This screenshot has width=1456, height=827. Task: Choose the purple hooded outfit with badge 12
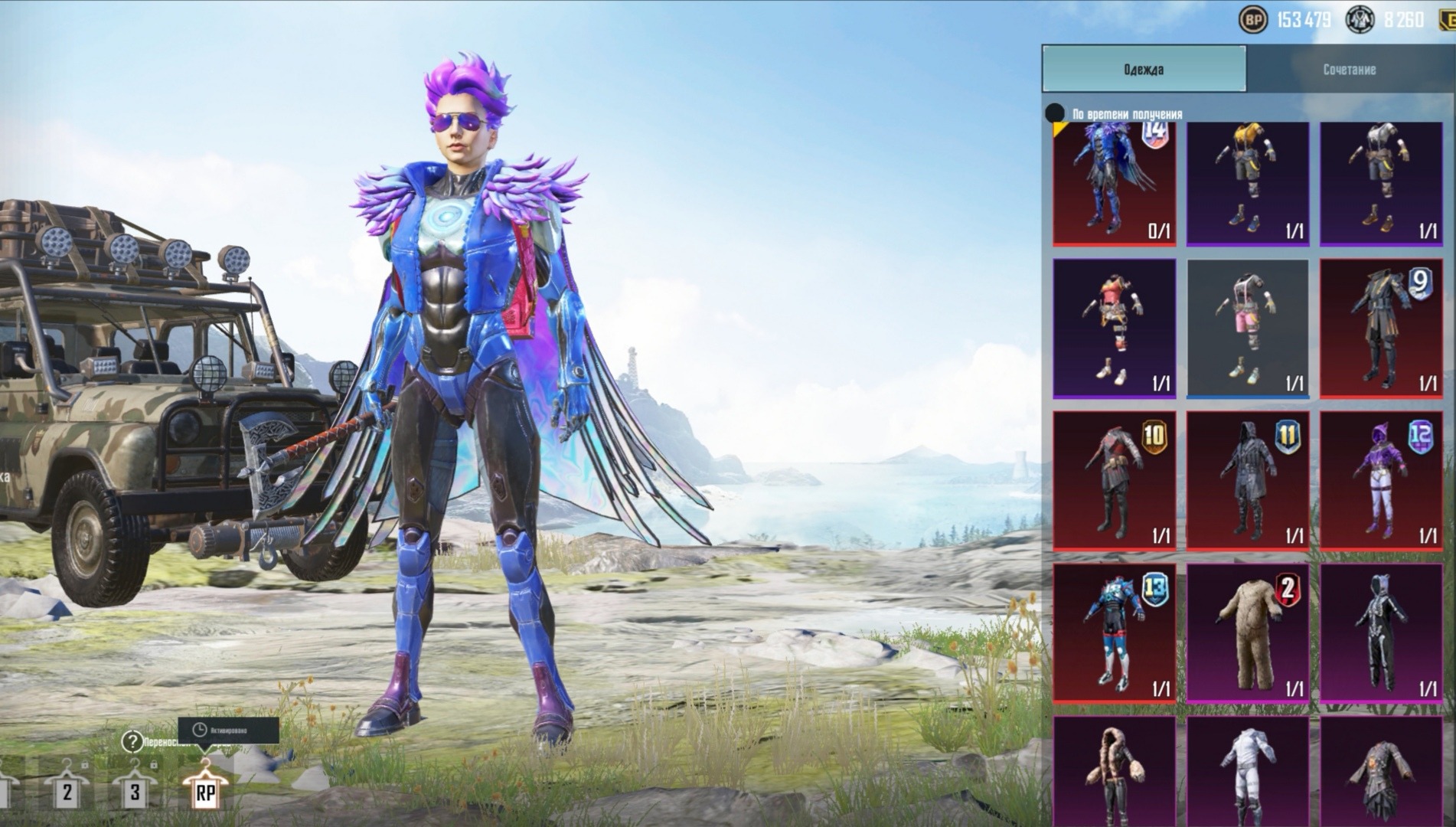[x=1380, y=480]
